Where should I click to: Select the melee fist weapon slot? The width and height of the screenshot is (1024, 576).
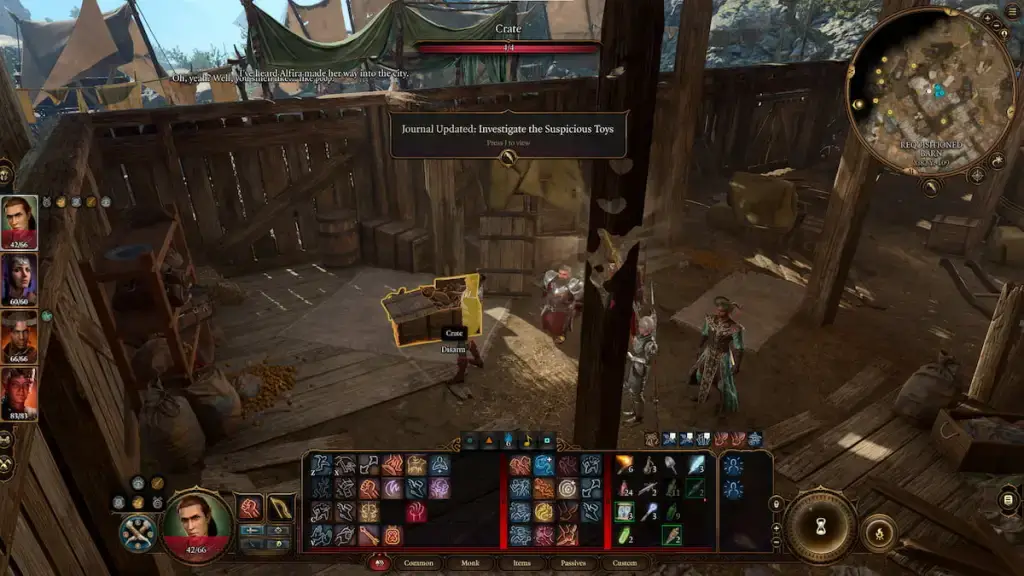[x=250, y=507]
